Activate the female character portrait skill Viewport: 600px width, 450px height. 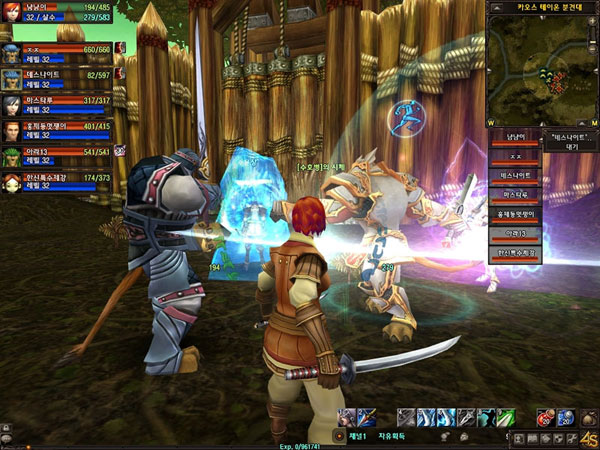(x=346, y=417)
